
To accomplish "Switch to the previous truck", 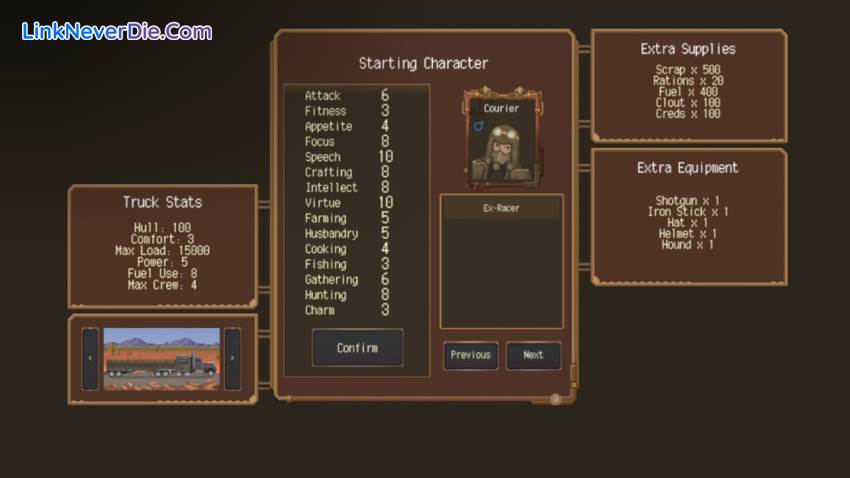I will pos(90,358).
